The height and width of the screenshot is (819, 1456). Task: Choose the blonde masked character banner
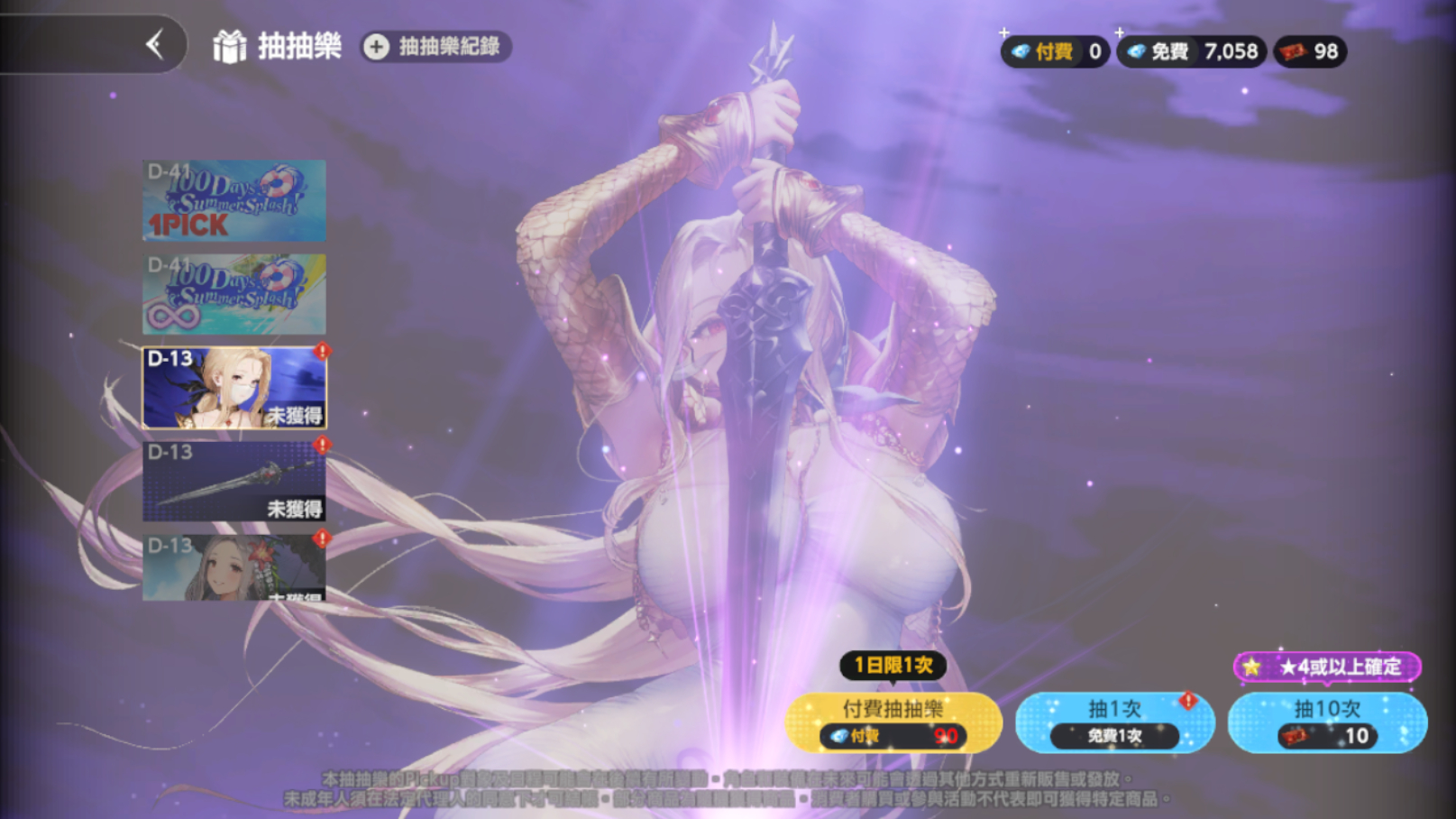(x=234, y=388)
